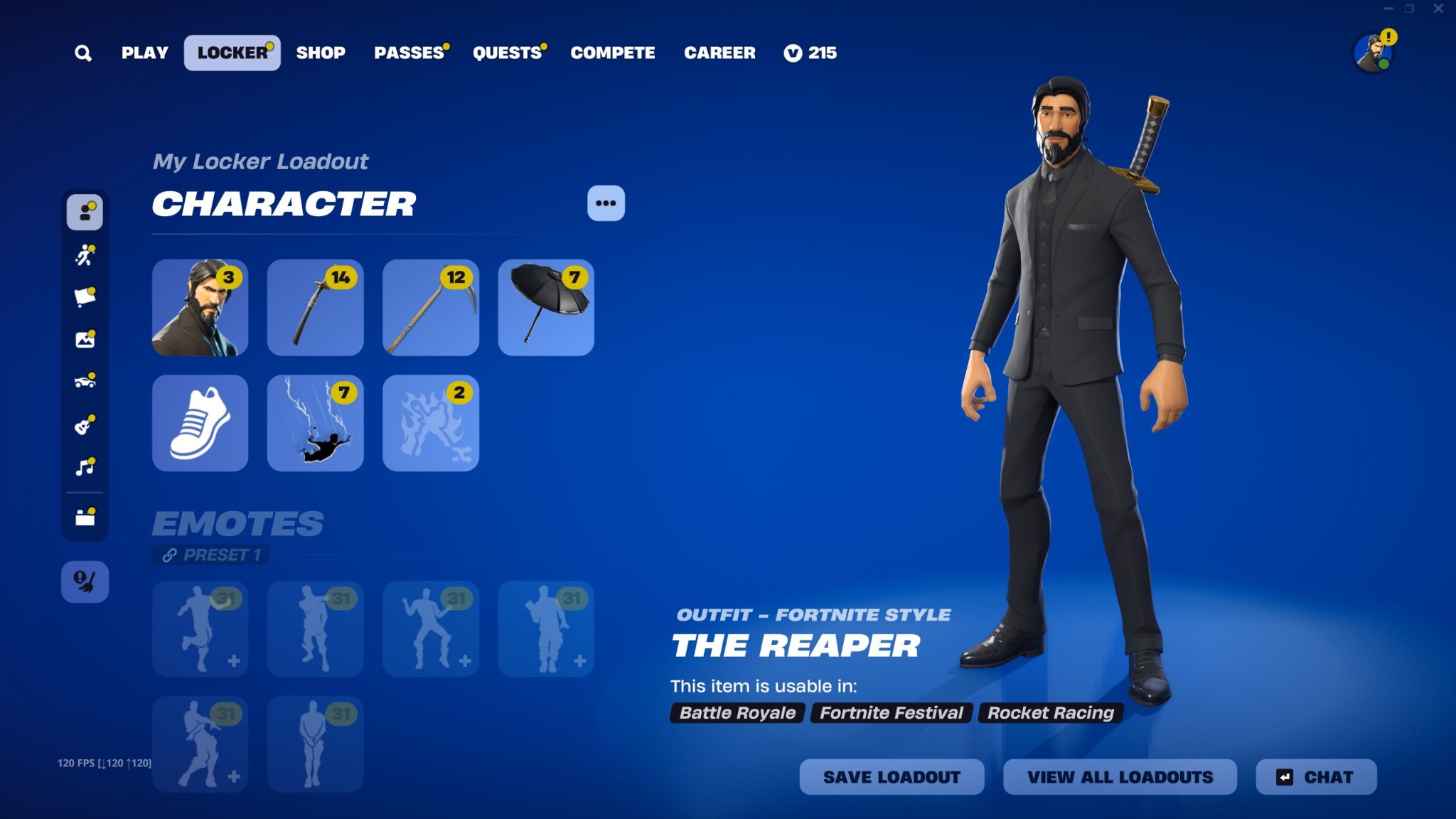The height and width of the screenshot is (819, 1456).
Task: Open the Character options ellipsis menu
Action: click(x=605, y=203)
